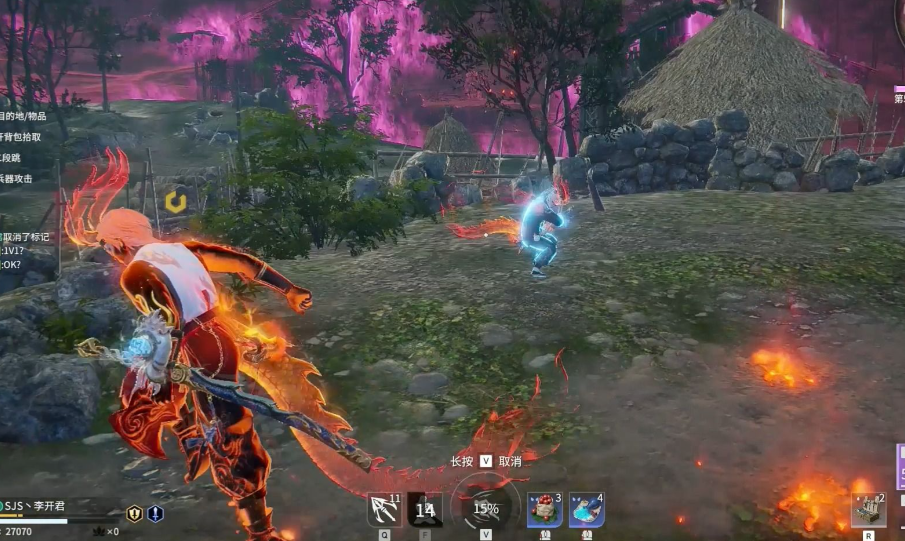
Task: Click the gold shield status icon
Action: click(134, 514)
